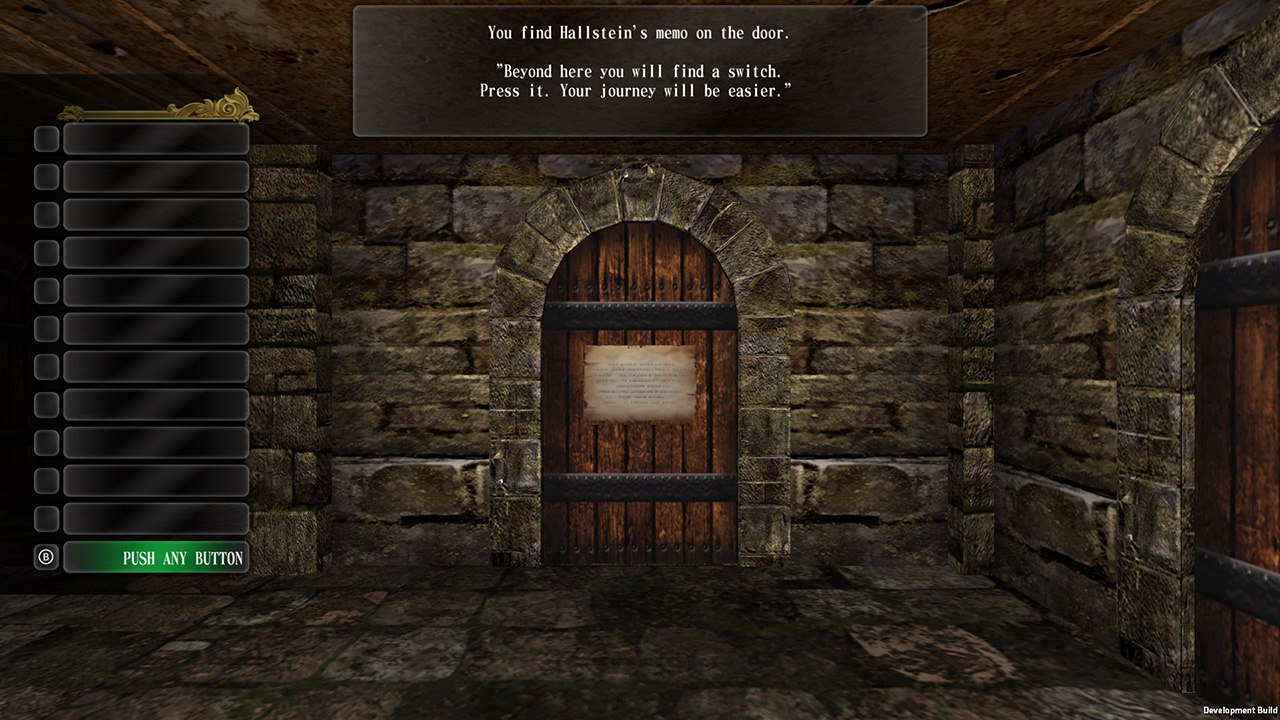Click the memo title line about Hallstein
Screen dimensions: 1280x720
638,32
